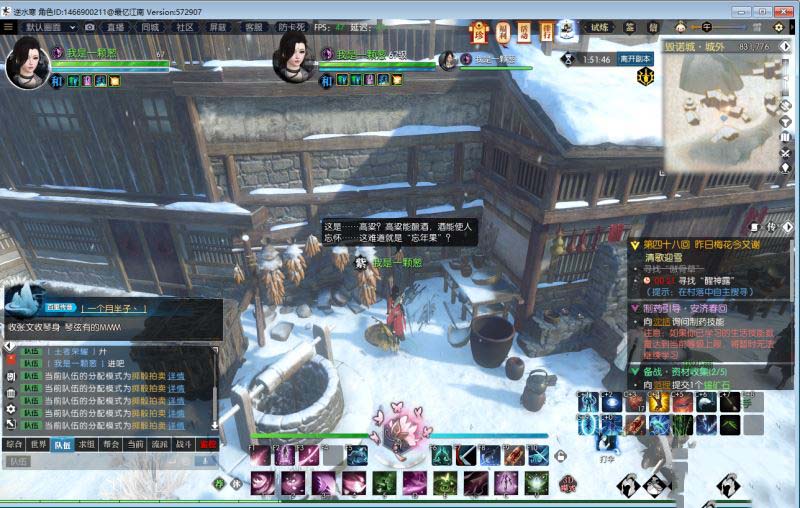
Task: Switch chat to the 综合 tab
Action: (x=13, y=443)
